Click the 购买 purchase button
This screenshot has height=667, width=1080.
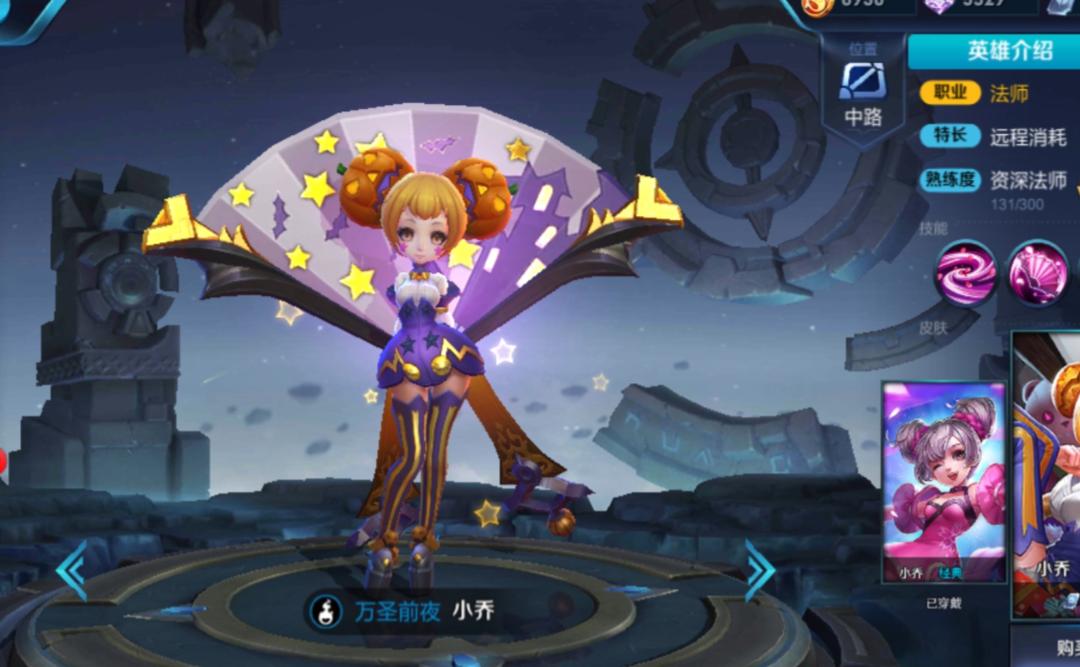(1055, 647)
